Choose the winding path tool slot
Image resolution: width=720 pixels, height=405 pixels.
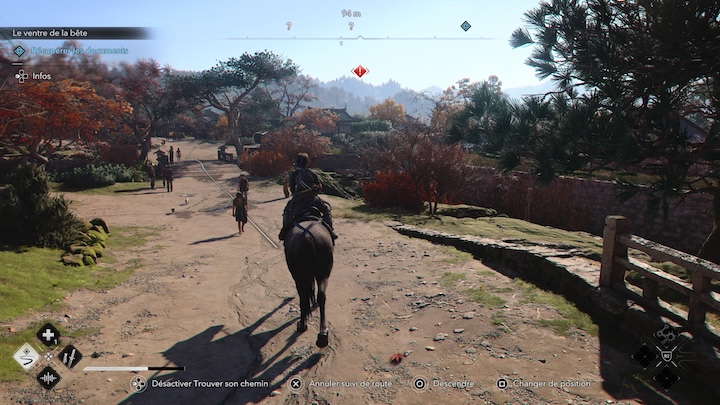tap(26, 357)
